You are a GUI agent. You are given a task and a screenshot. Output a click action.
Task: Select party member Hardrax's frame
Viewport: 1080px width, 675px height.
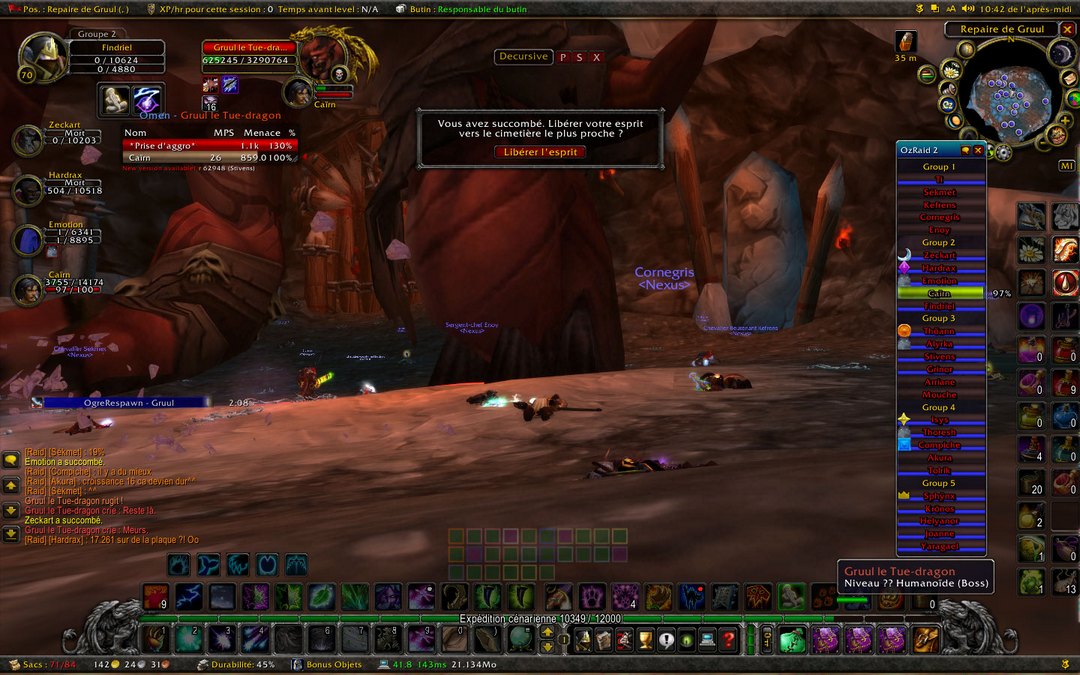pyautogui.click(x=28, y=188)
